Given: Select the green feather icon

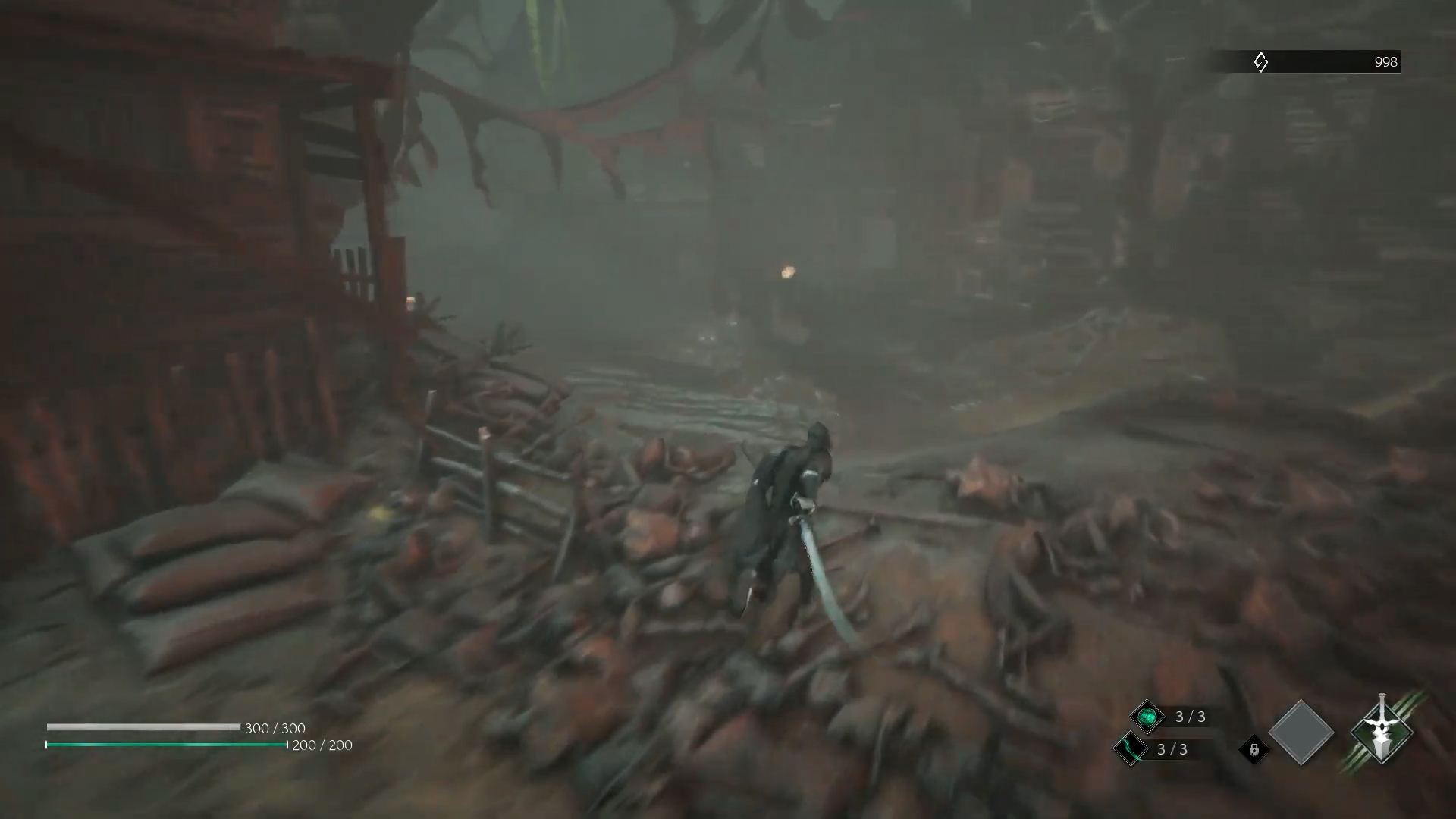Looking at the screenshot, I should click(x=1130, y=749).
